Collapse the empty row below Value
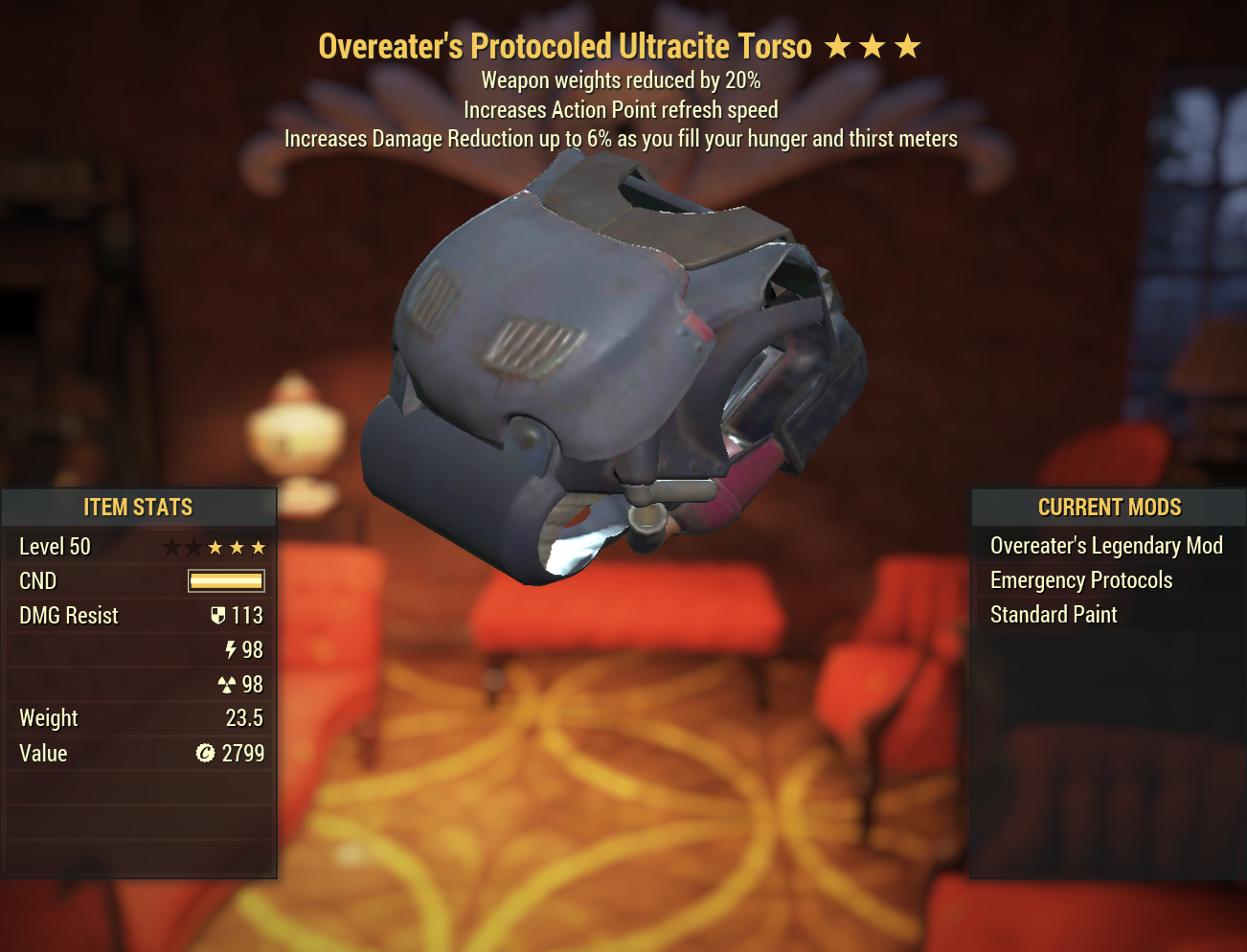 point(140,789)
